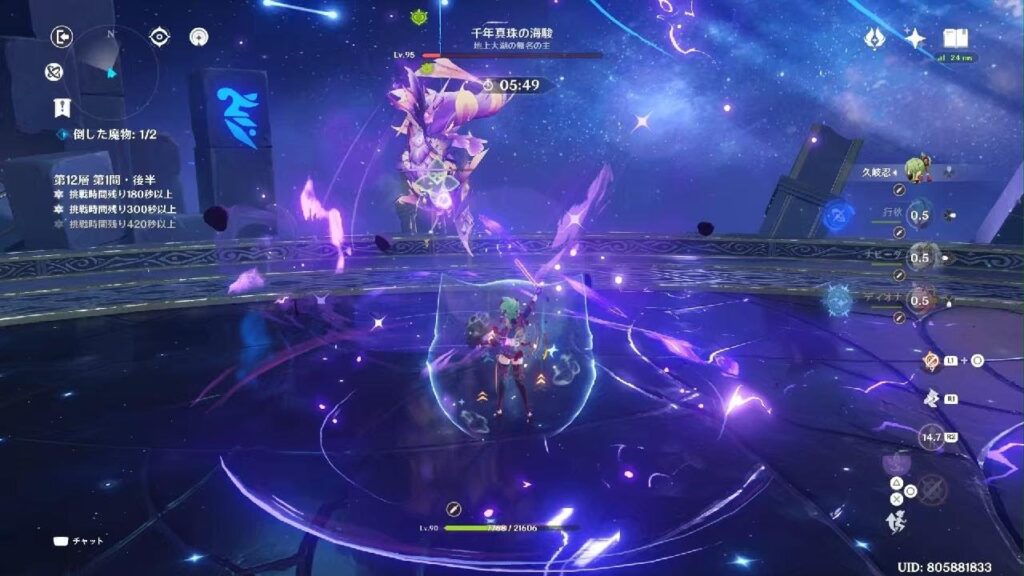Toggle the eye-shaped view icon

click(x=159, y=37)
